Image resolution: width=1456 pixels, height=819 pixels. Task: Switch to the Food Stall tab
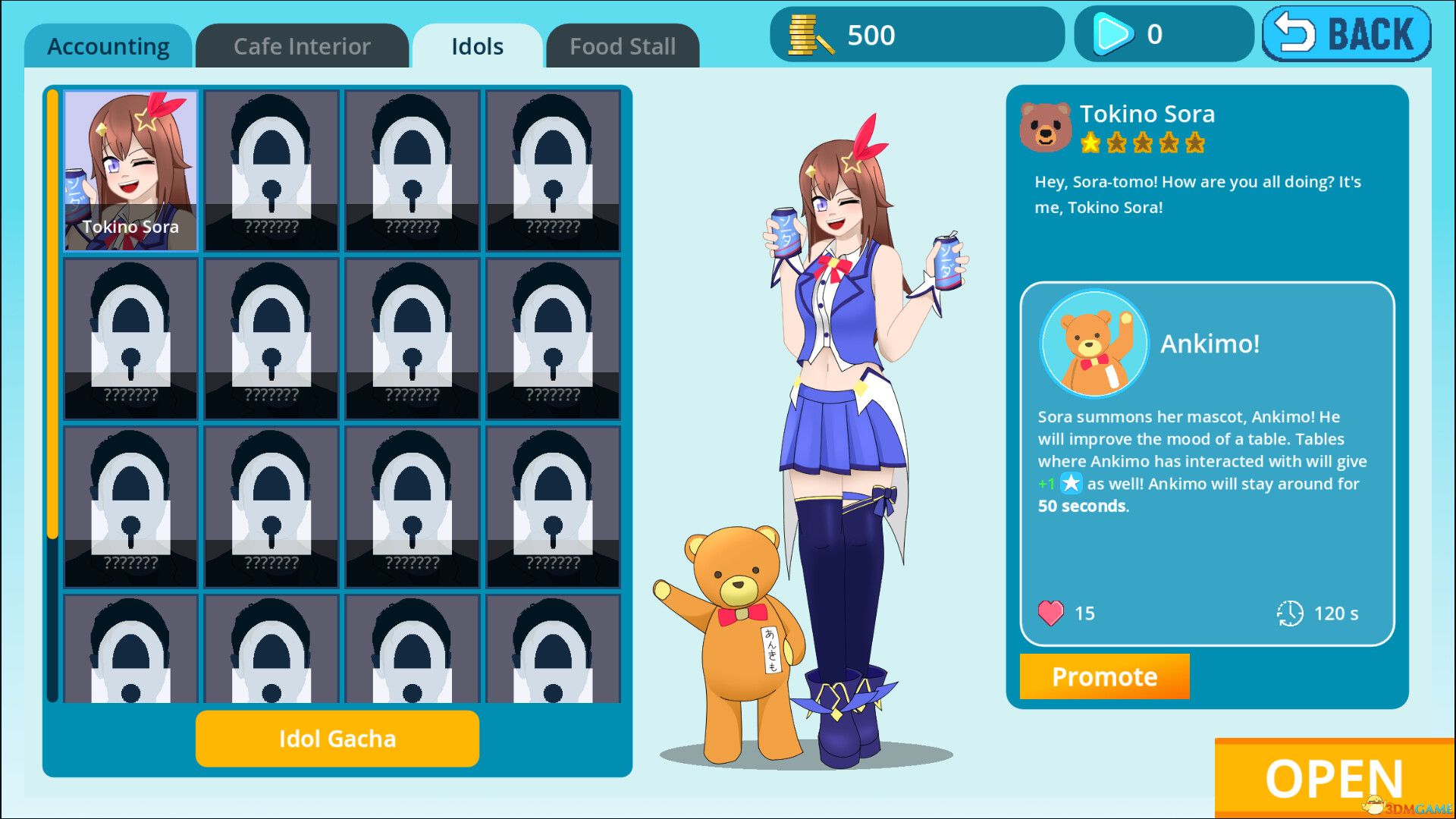click(622, 45)
